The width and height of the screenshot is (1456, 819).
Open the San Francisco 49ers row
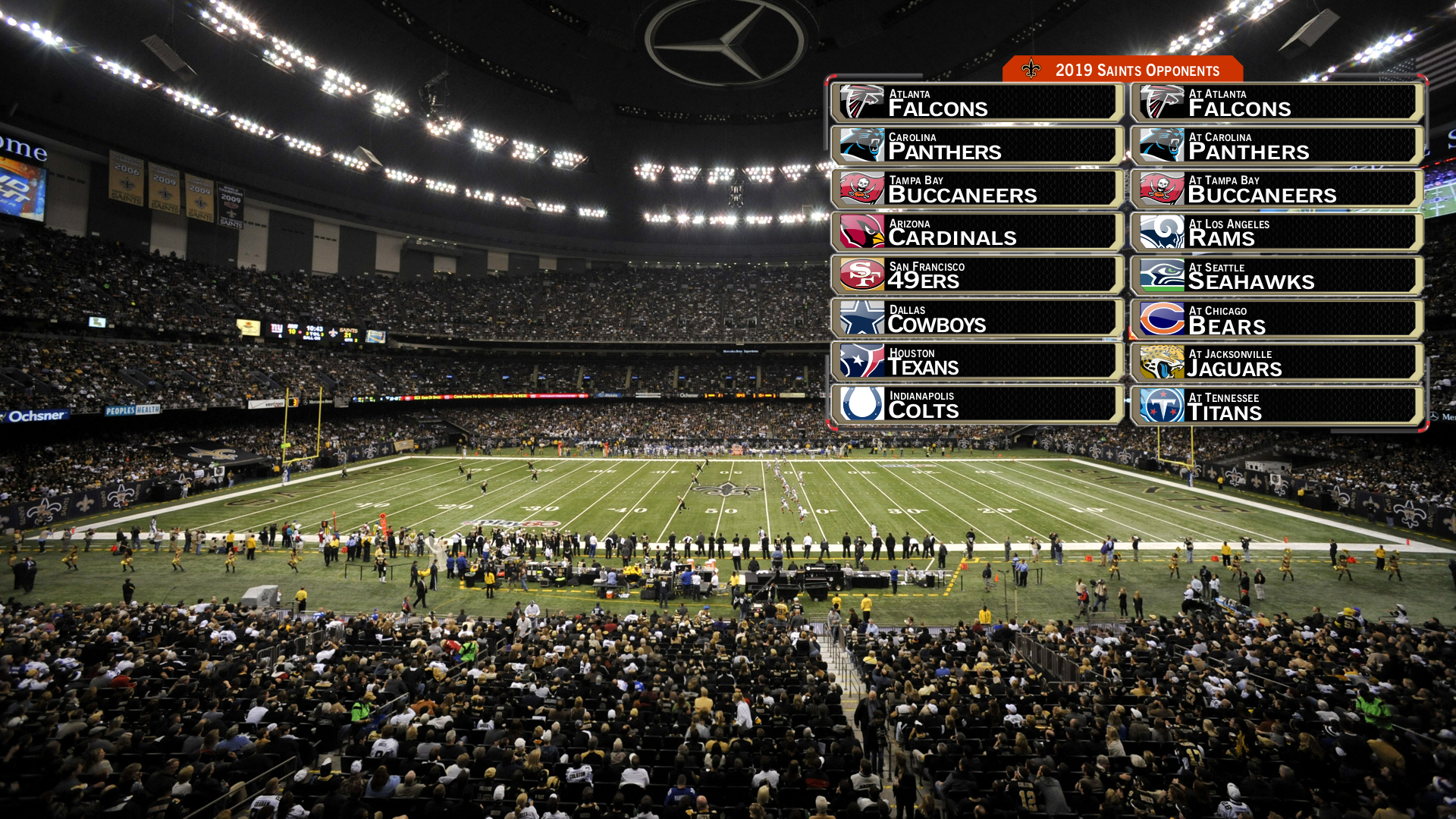977,275
